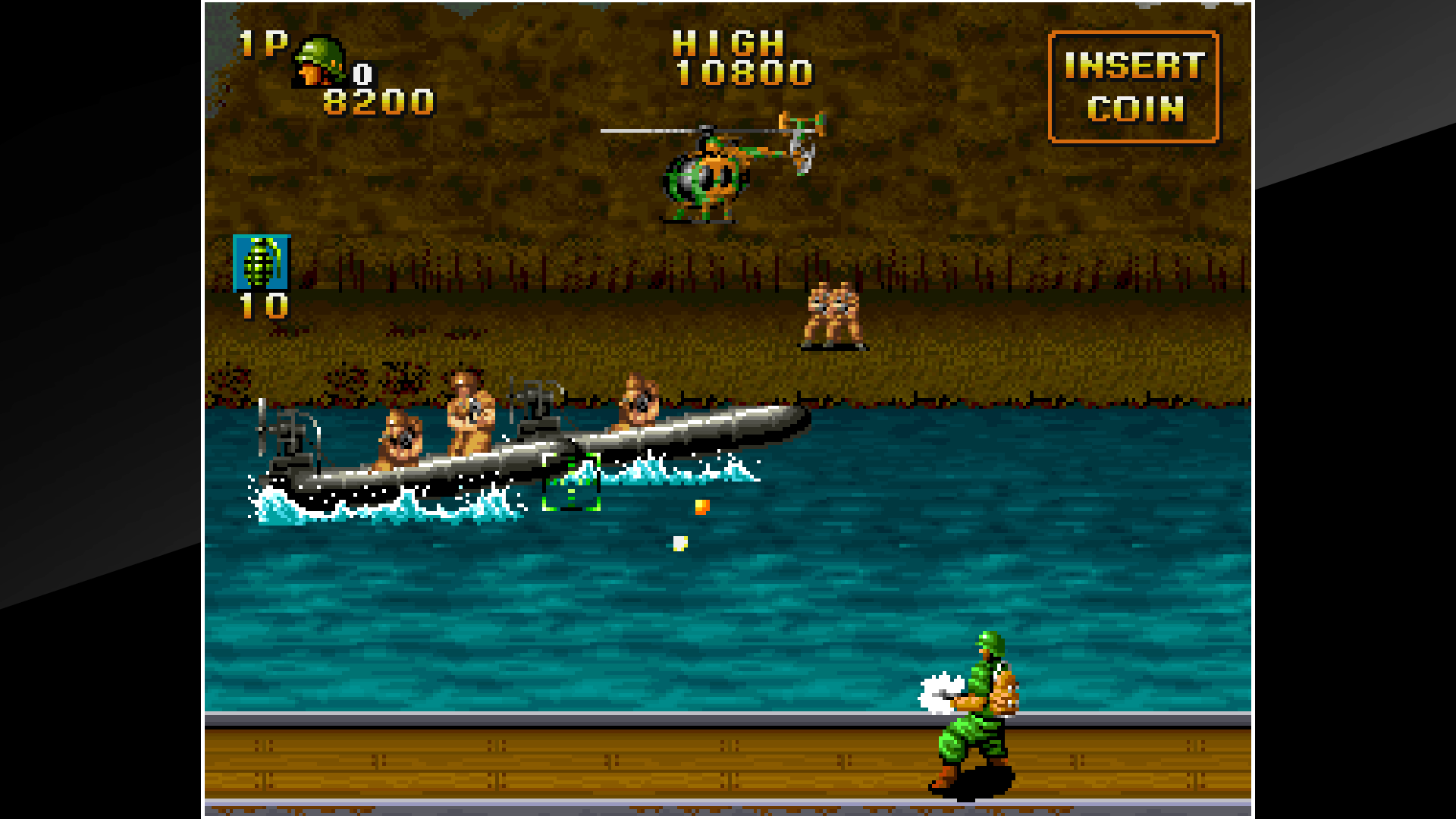Image resolution: width=1456 pixels, height=819 pixels.
Task: Click the orange bullet projectile over the water
Action: (701, 507)
